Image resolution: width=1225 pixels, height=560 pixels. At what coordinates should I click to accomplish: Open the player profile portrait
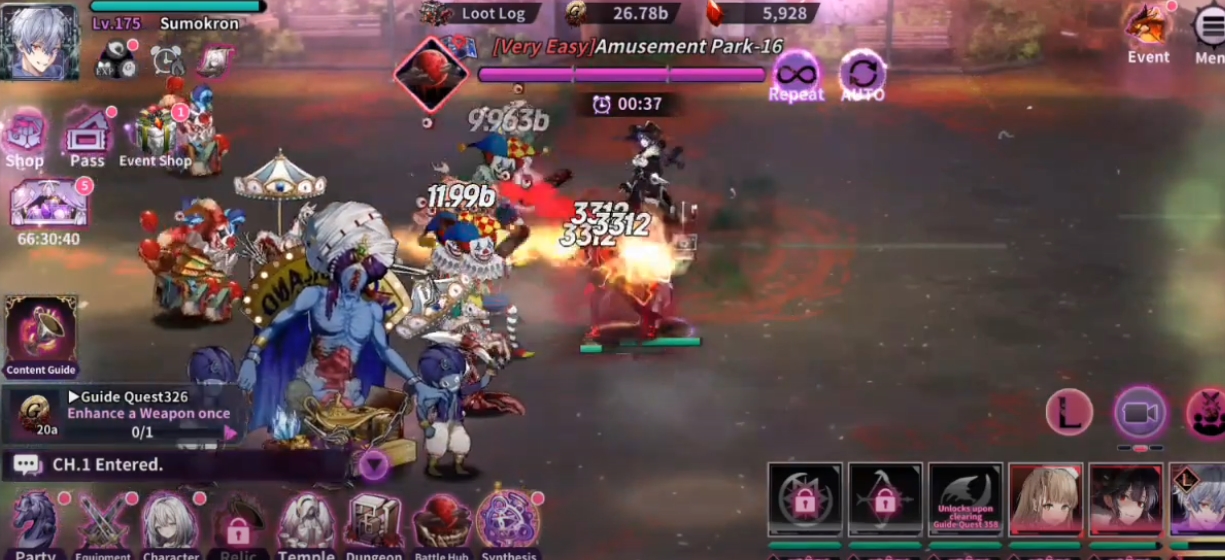point(40,40)
